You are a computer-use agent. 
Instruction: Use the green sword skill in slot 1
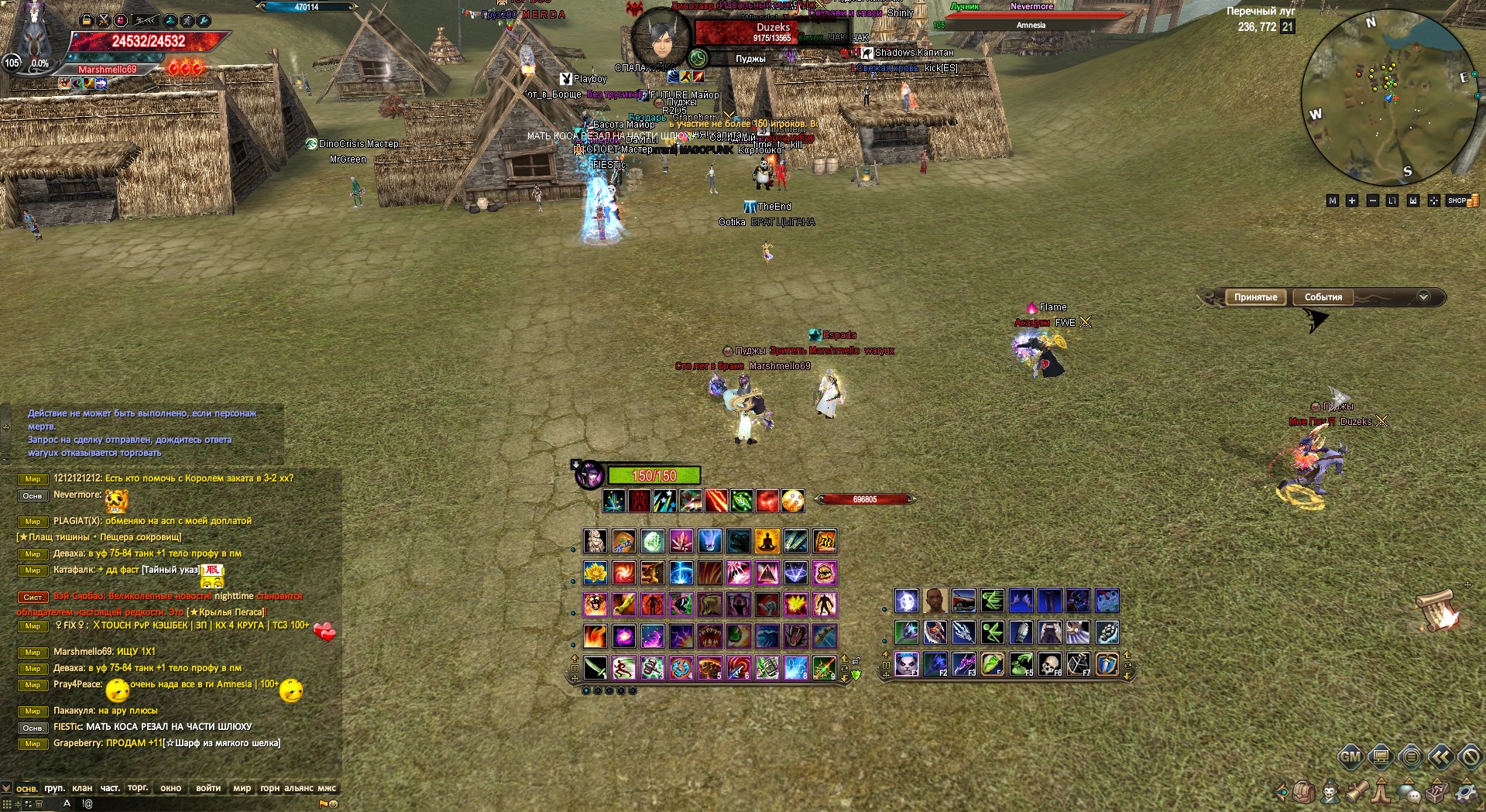(x=595, y=666)
